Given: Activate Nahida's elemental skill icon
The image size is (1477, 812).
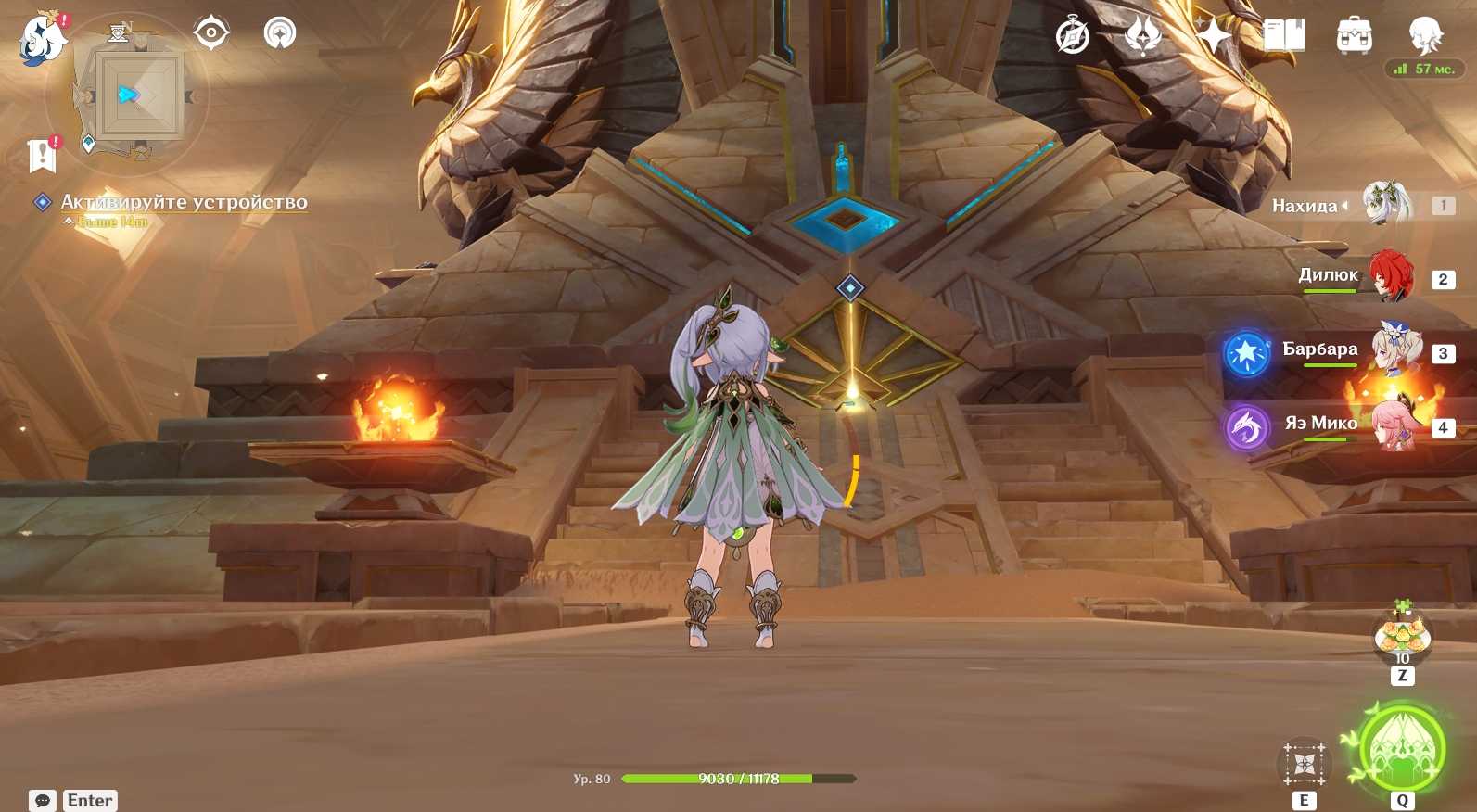Looking at the screenshot, I should [1305, 764].
